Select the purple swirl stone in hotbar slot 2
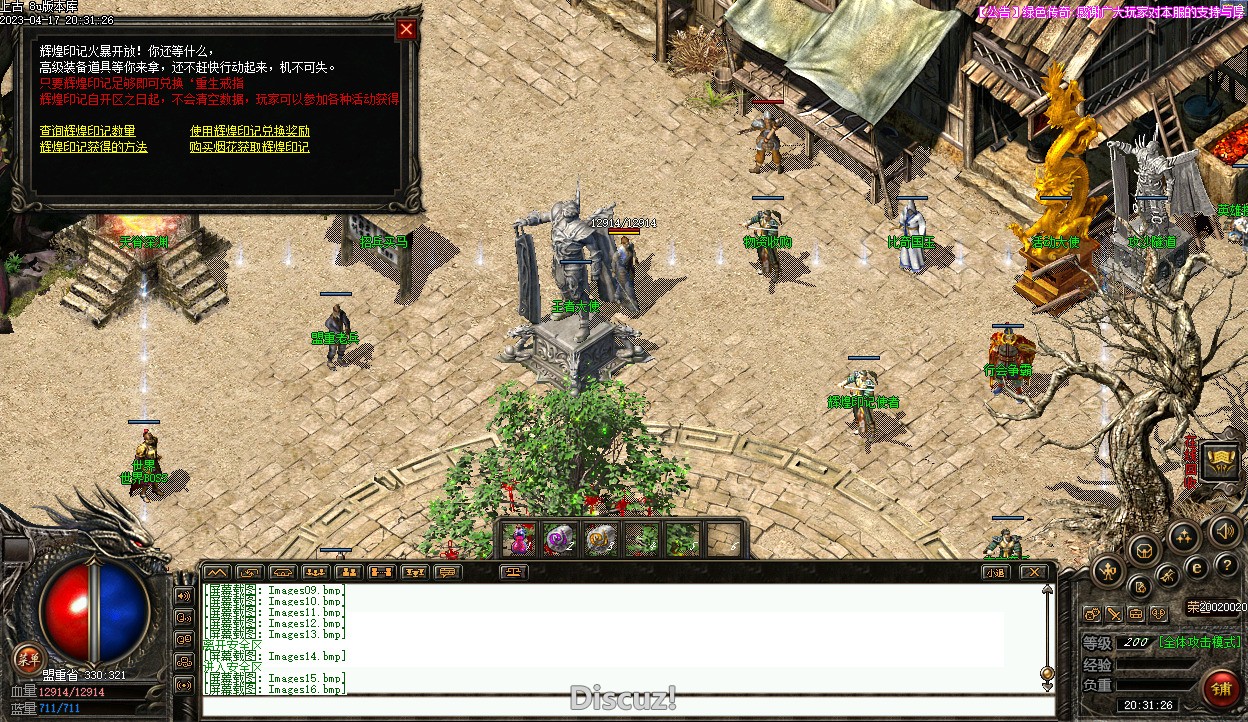Image resolution: width=1248 pixels, height=722 pixels. coord(559,540)
